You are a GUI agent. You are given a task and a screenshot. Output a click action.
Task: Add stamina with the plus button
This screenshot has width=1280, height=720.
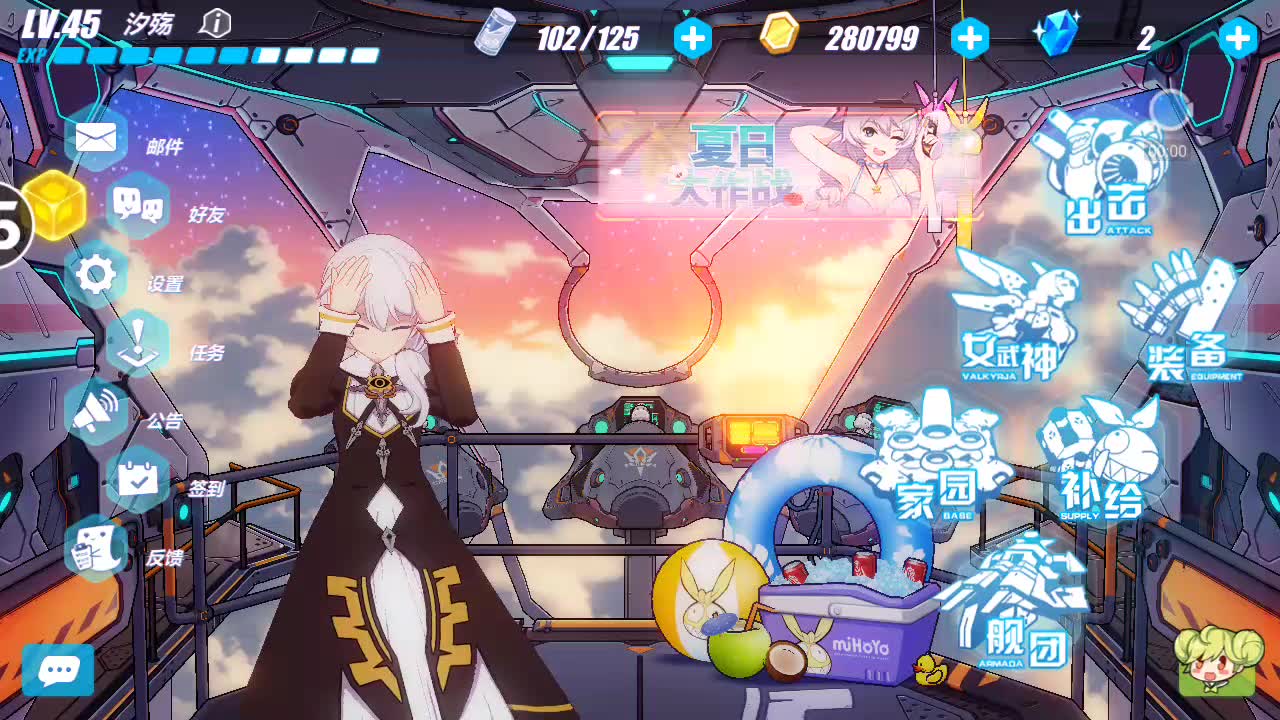point(692,39)
